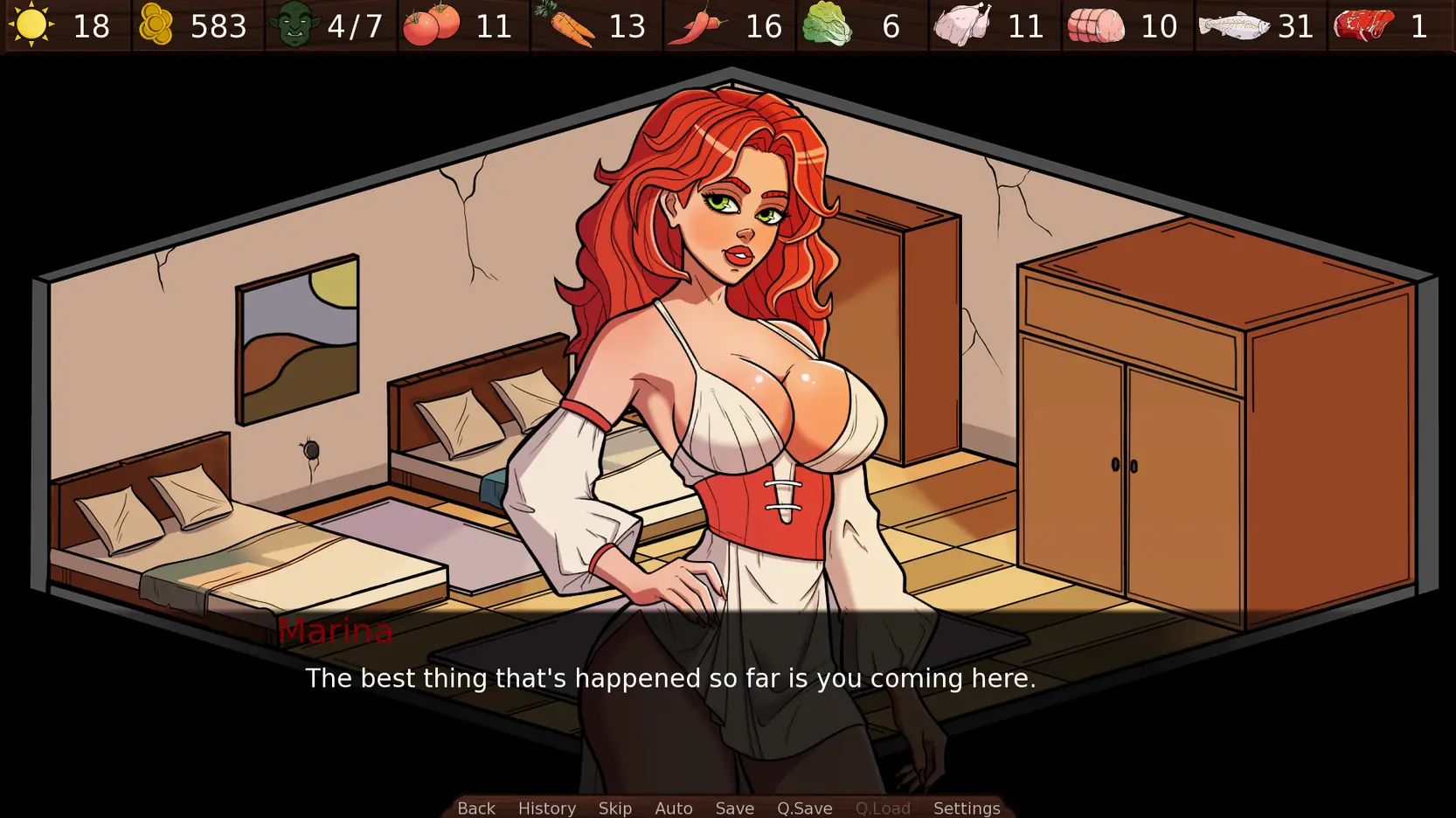Go Back to the previous dialogue line
Screen dimensions: 1456x818
(x=476, y=808)
